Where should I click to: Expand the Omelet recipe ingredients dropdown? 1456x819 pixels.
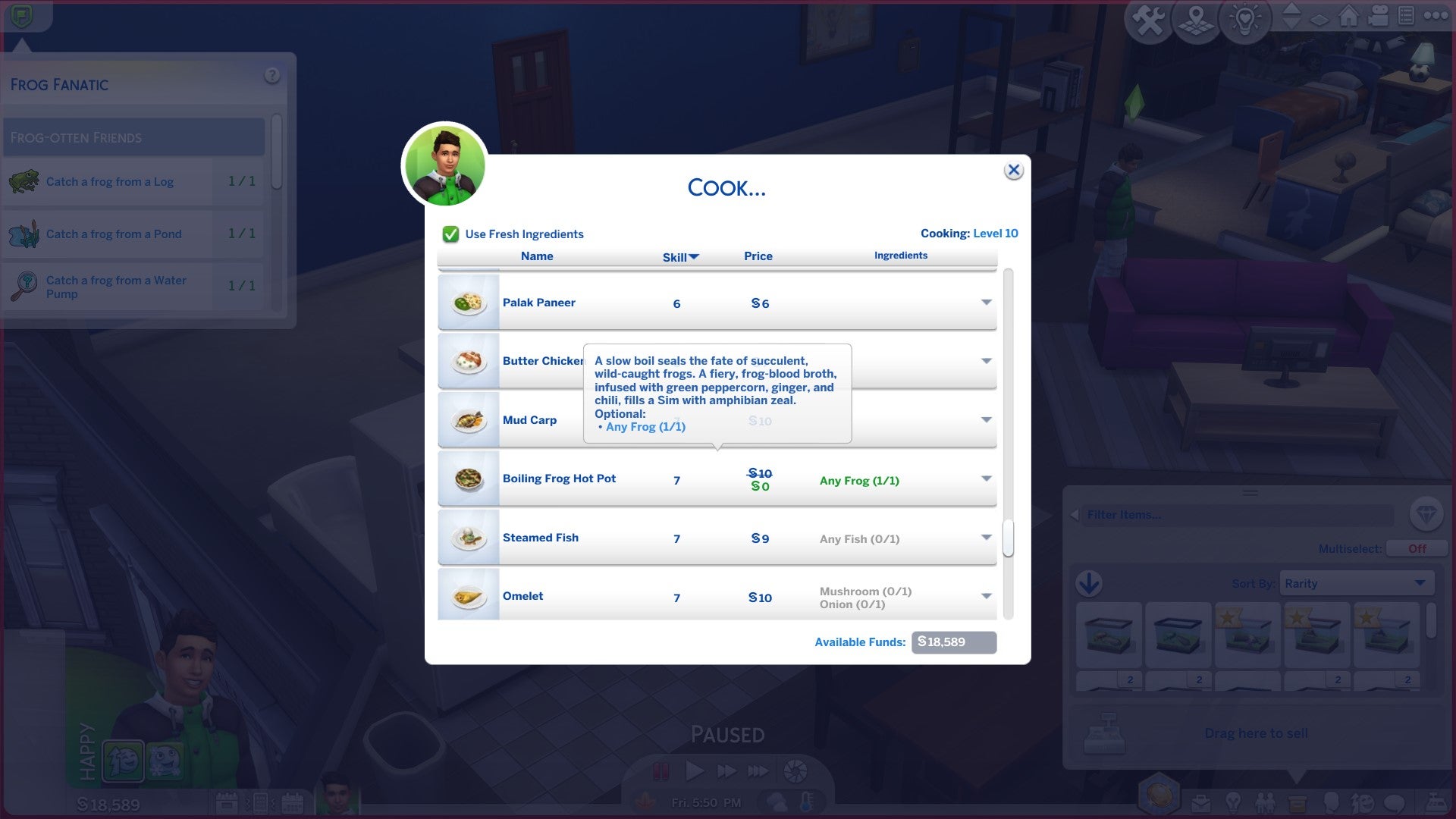[985, 596]
